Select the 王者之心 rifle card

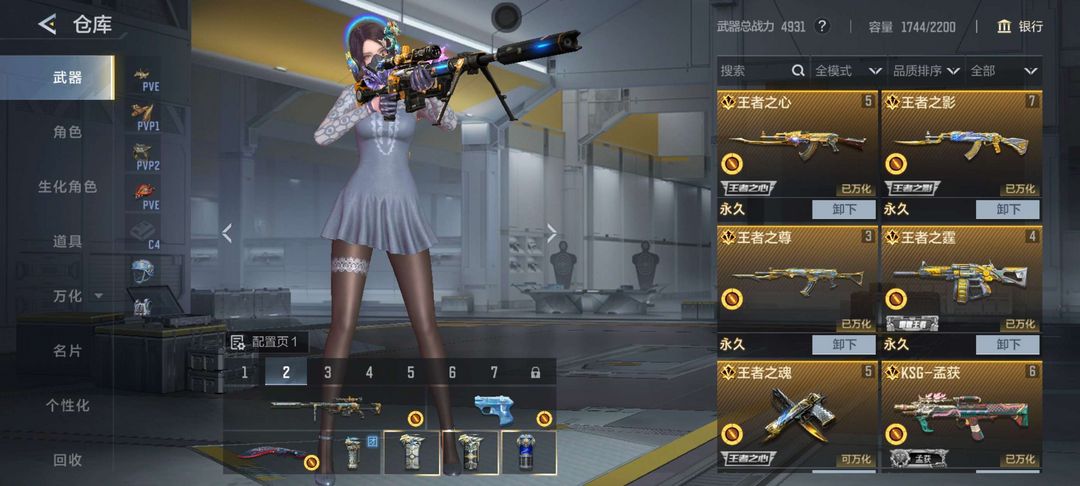[x=796, y=145]
